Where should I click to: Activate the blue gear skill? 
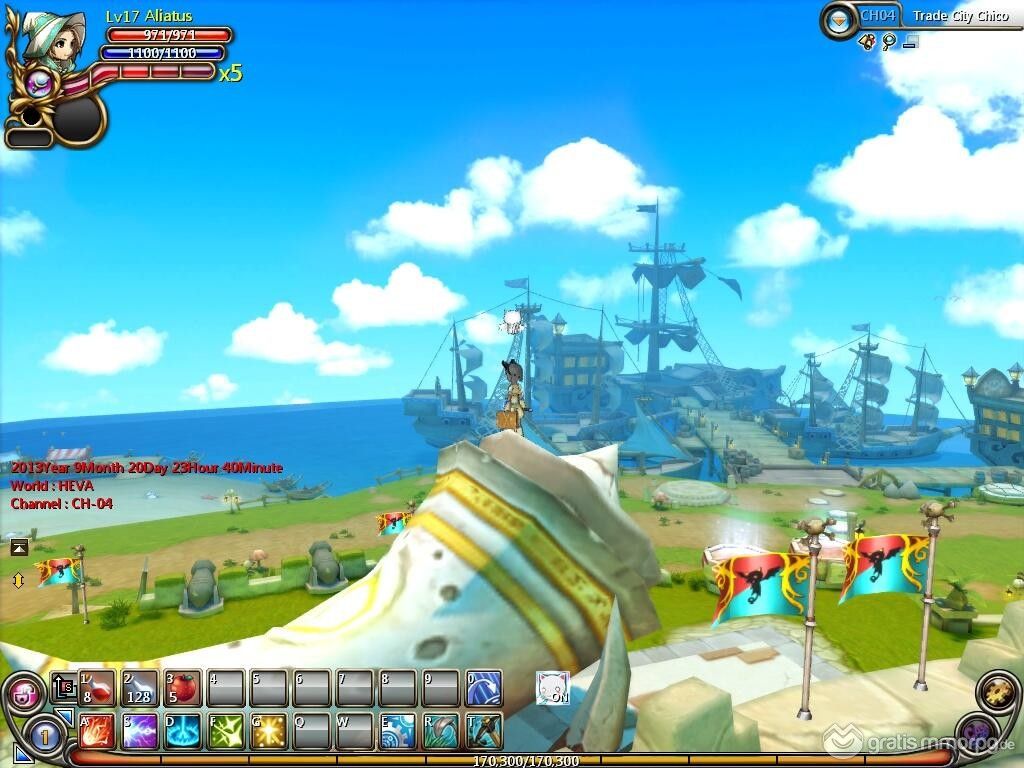click(398, 731)
